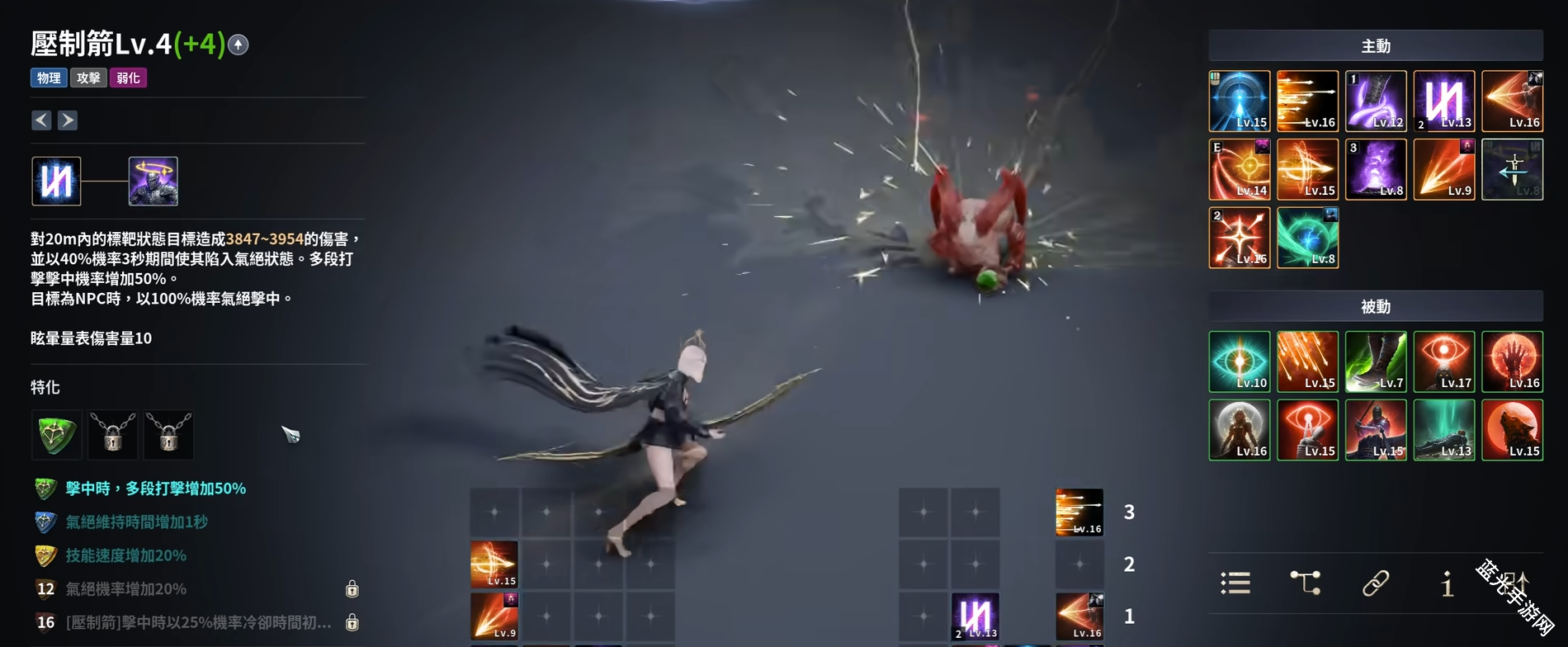Go to the next skill with right arrow
1568x647 pixels.
click(x=68, y=120)
